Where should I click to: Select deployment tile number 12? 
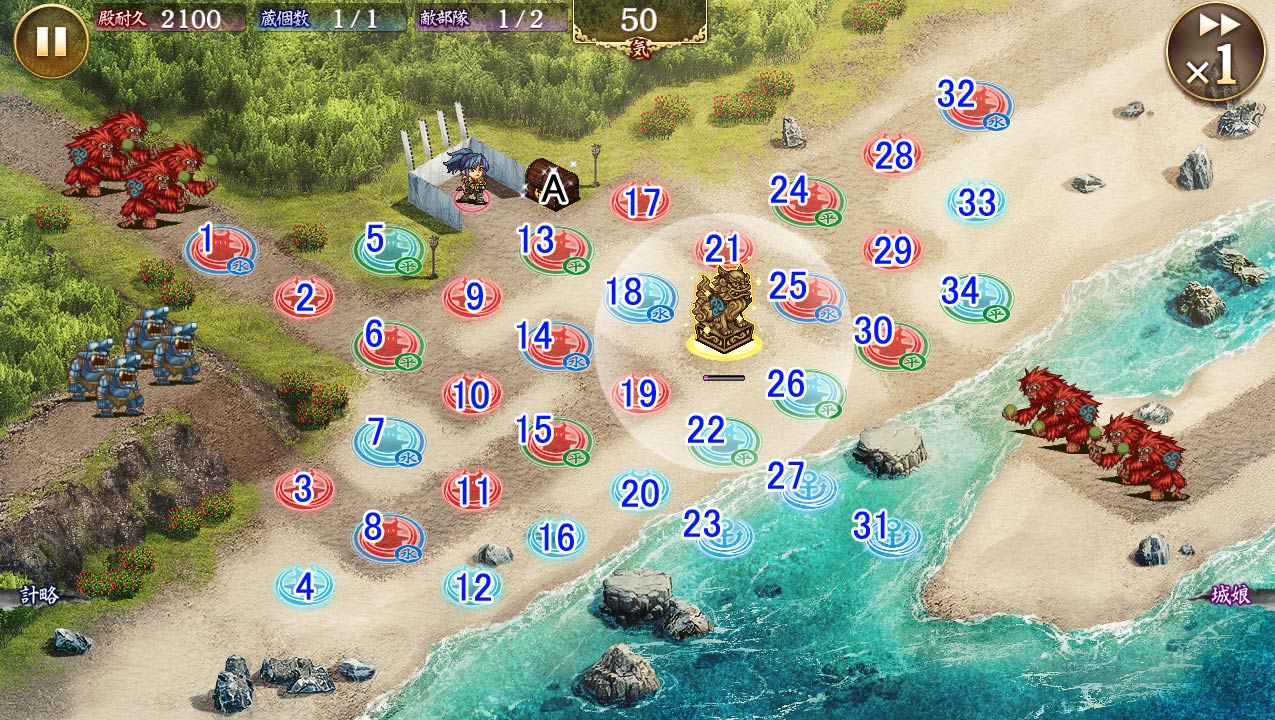point(473,587)
